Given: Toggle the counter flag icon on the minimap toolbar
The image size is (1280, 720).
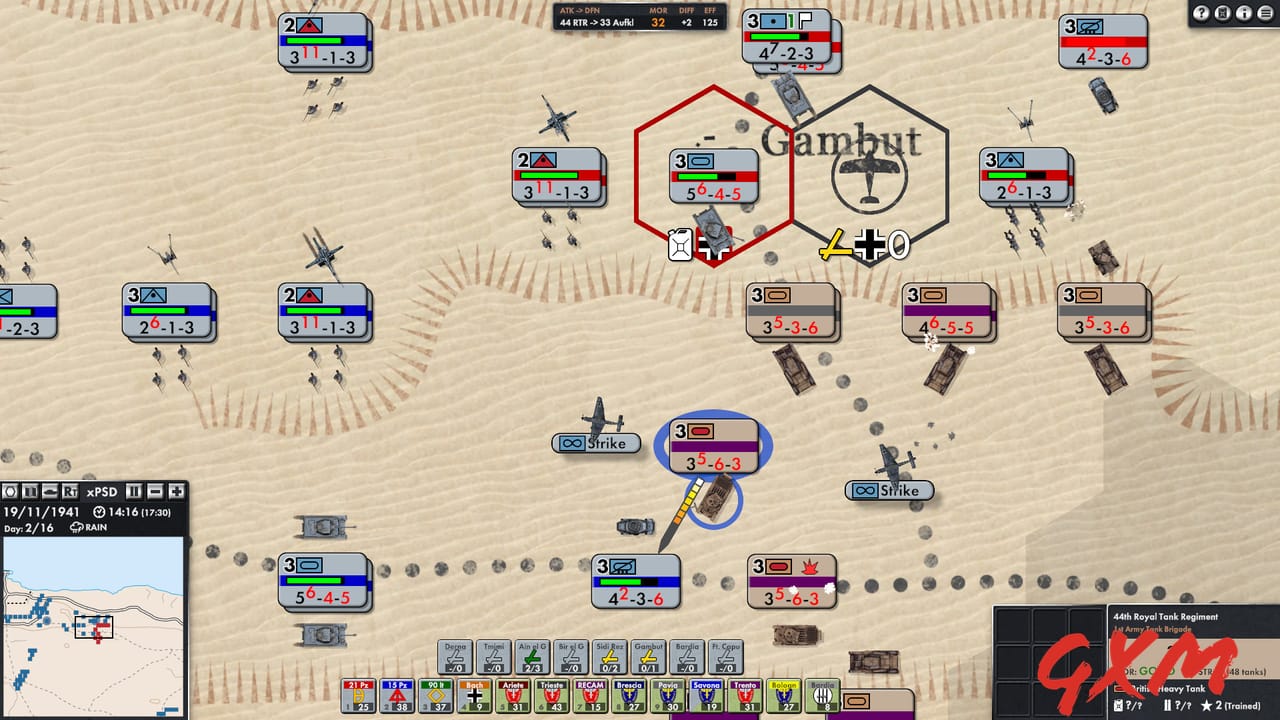Looking at the screenshot, I should [x=30, y=492].
